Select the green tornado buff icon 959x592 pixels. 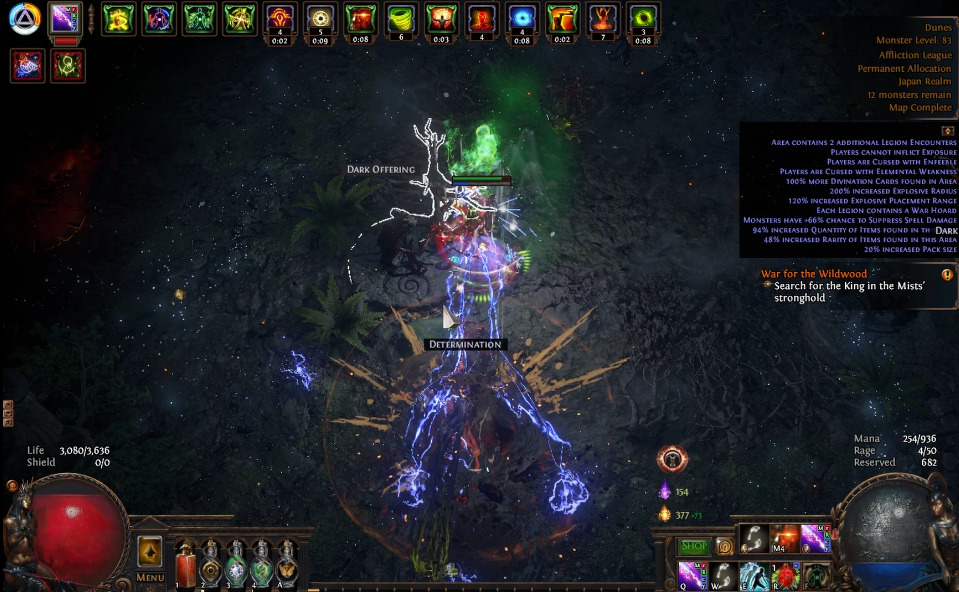pos(401,18)
